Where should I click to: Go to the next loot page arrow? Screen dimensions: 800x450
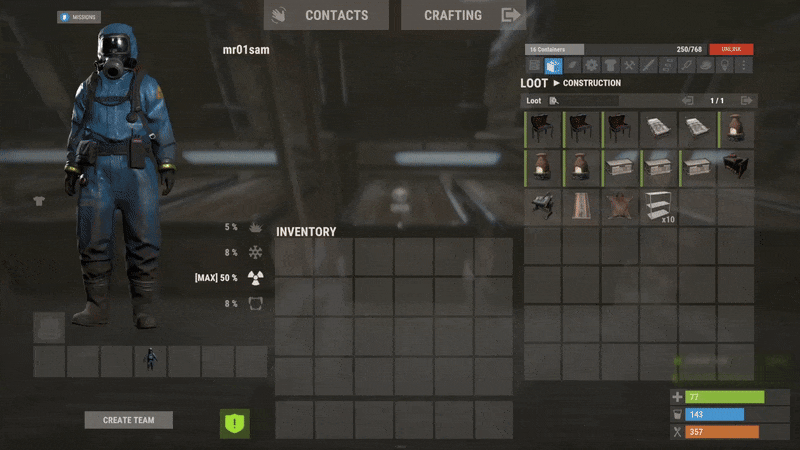(x=746, y=101)
